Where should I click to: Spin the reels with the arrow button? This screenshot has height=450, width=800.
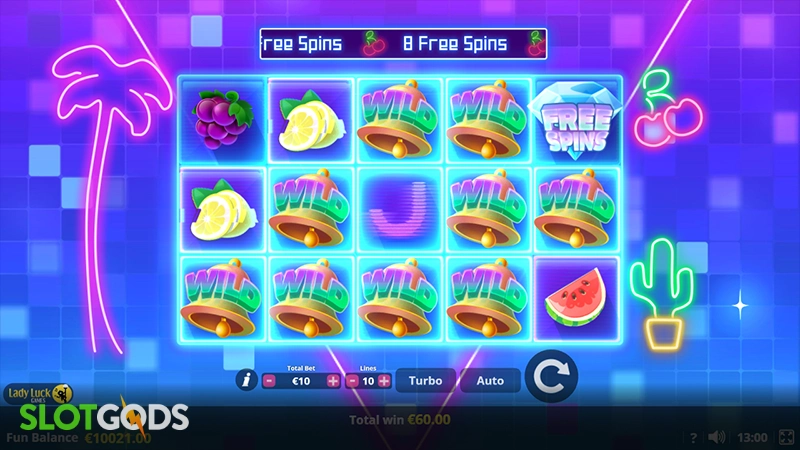tap(551, 376)
